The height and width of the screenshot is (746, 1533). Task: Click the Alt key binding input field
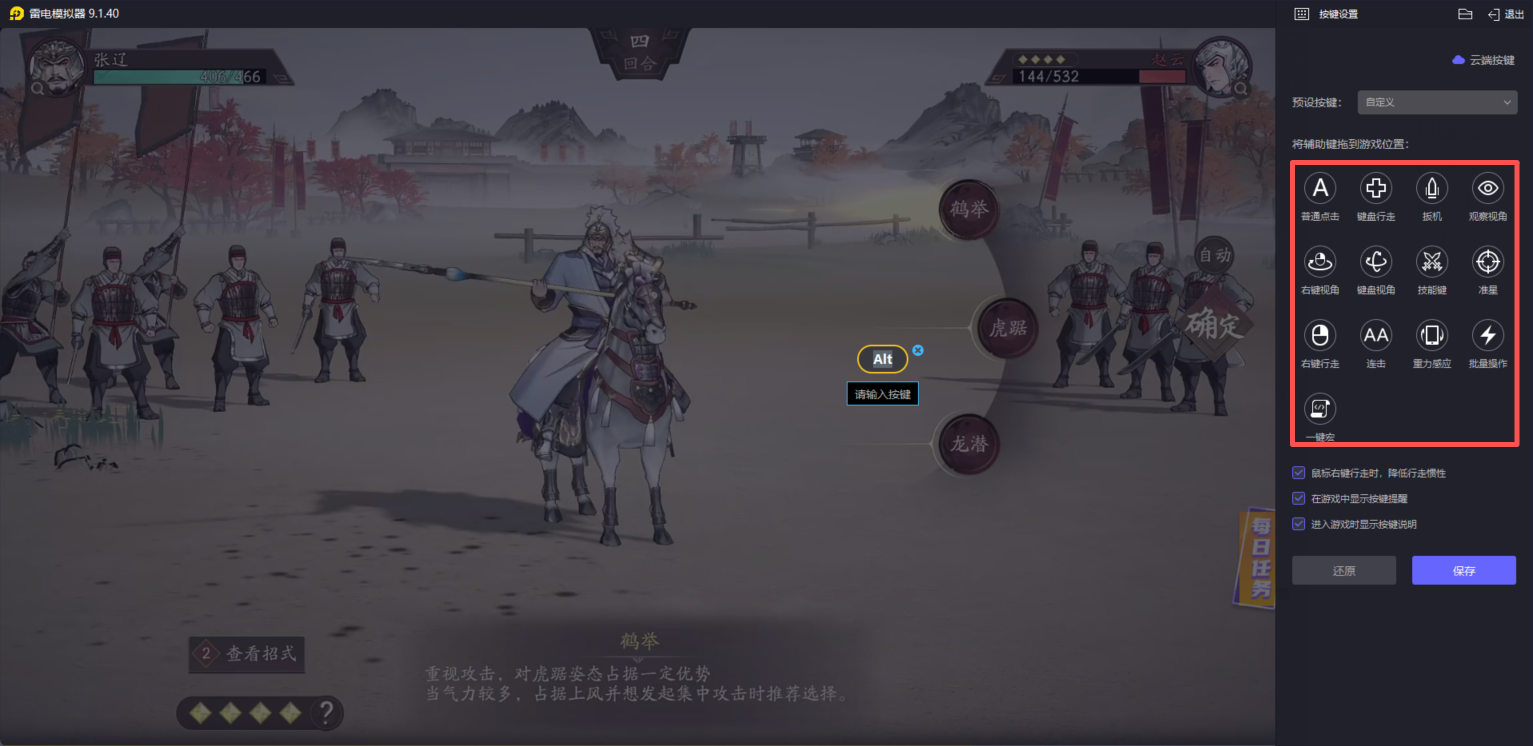(x=882, y=359)
